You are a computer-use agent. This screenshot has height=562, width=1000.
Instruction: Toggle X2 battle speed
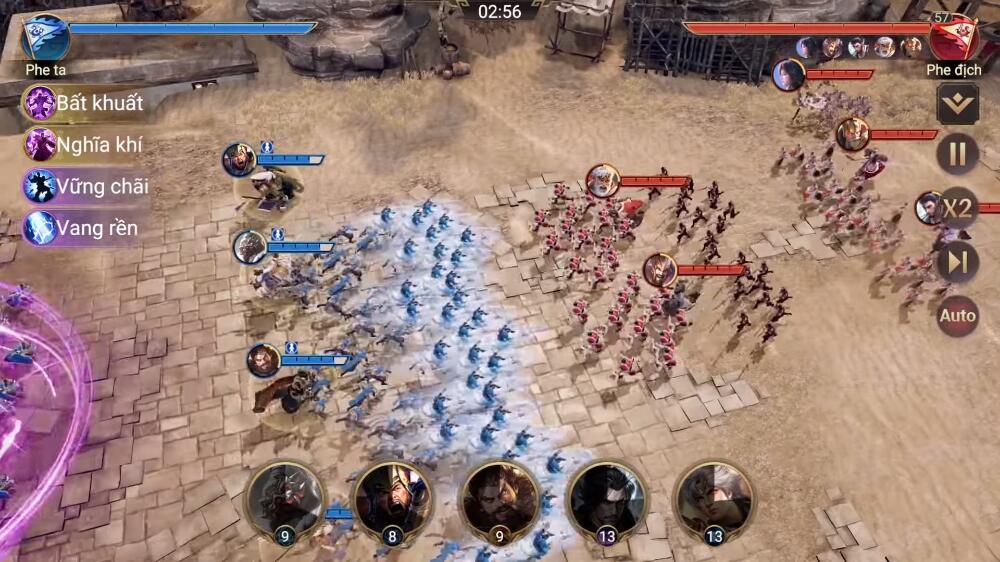[957, 208]
